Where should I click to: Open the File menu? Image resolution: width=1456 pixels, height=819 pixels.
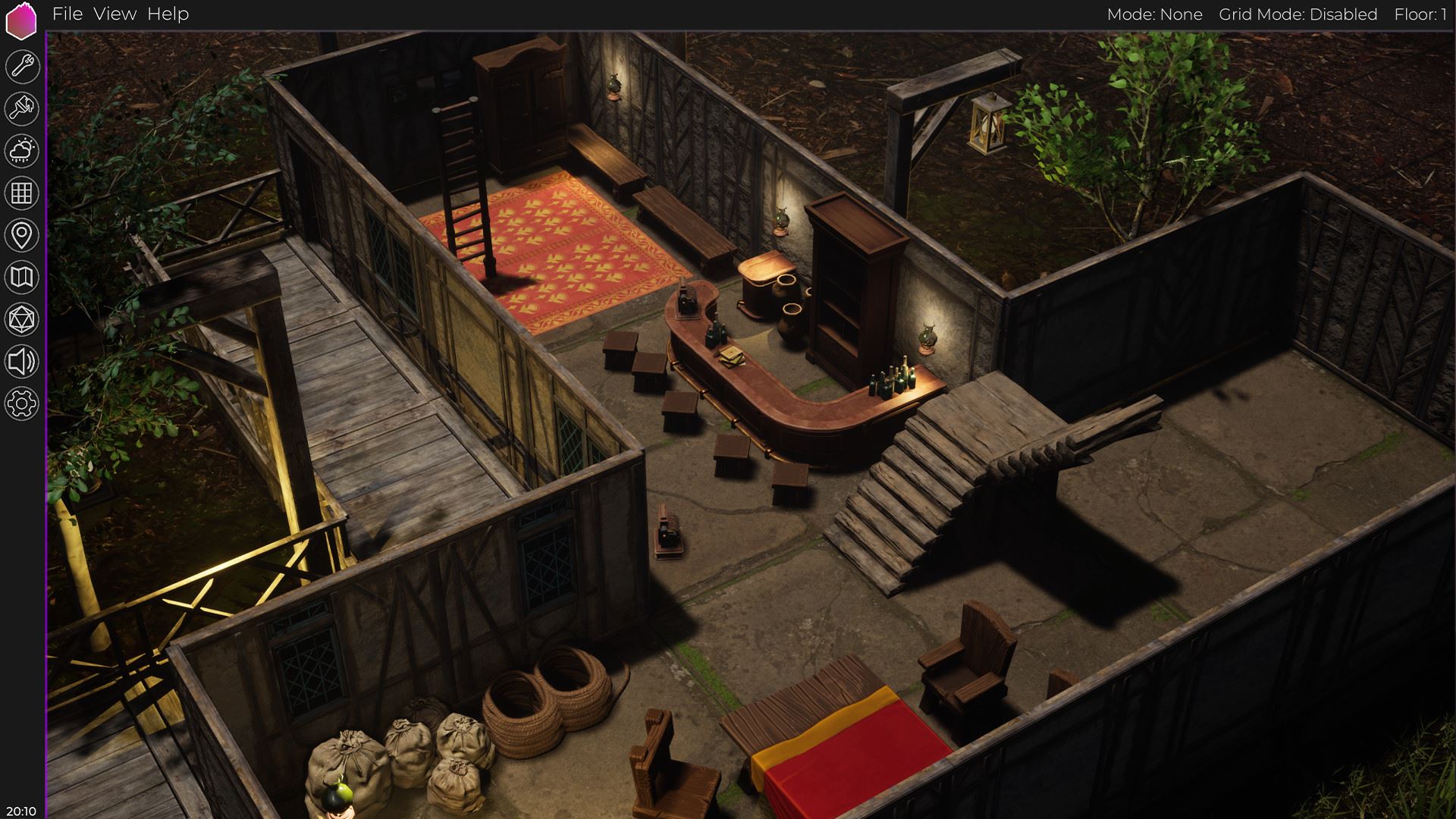[x=67, y=14]
